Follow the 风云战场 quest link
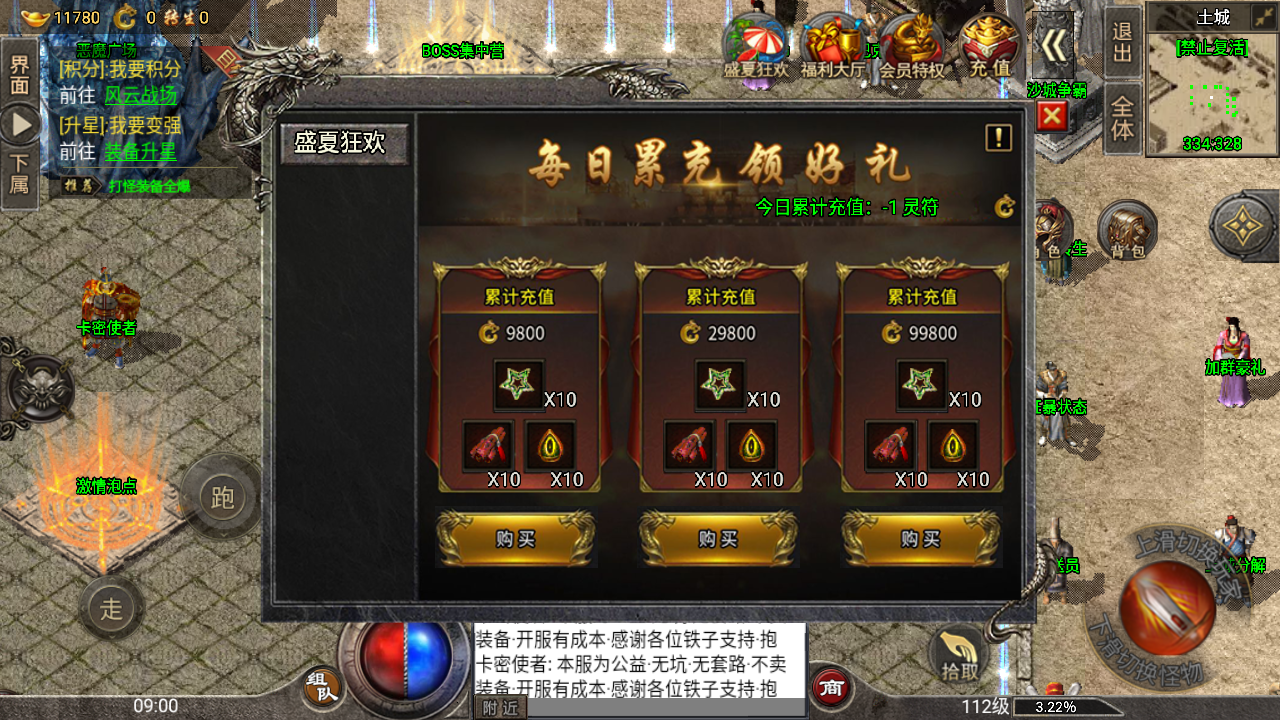The width and height of the screenshot is (1280, 720). point(140,95)
